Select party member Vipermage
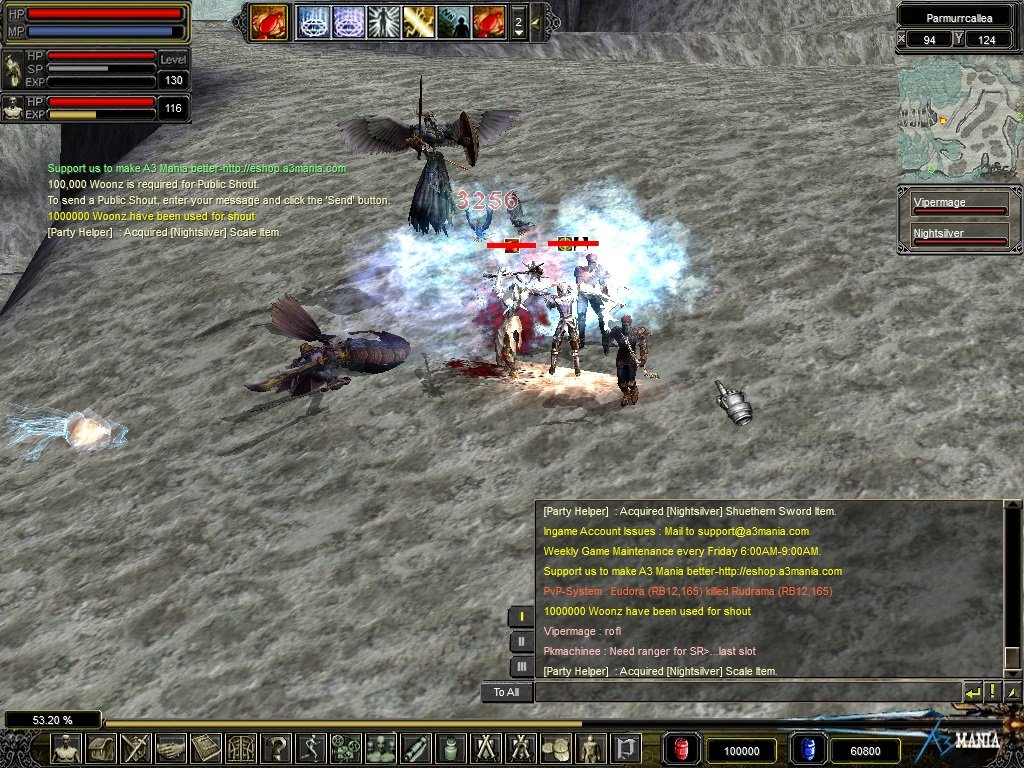The width and height of the screenshot is (1024, 768). click(x=958, y=206)
